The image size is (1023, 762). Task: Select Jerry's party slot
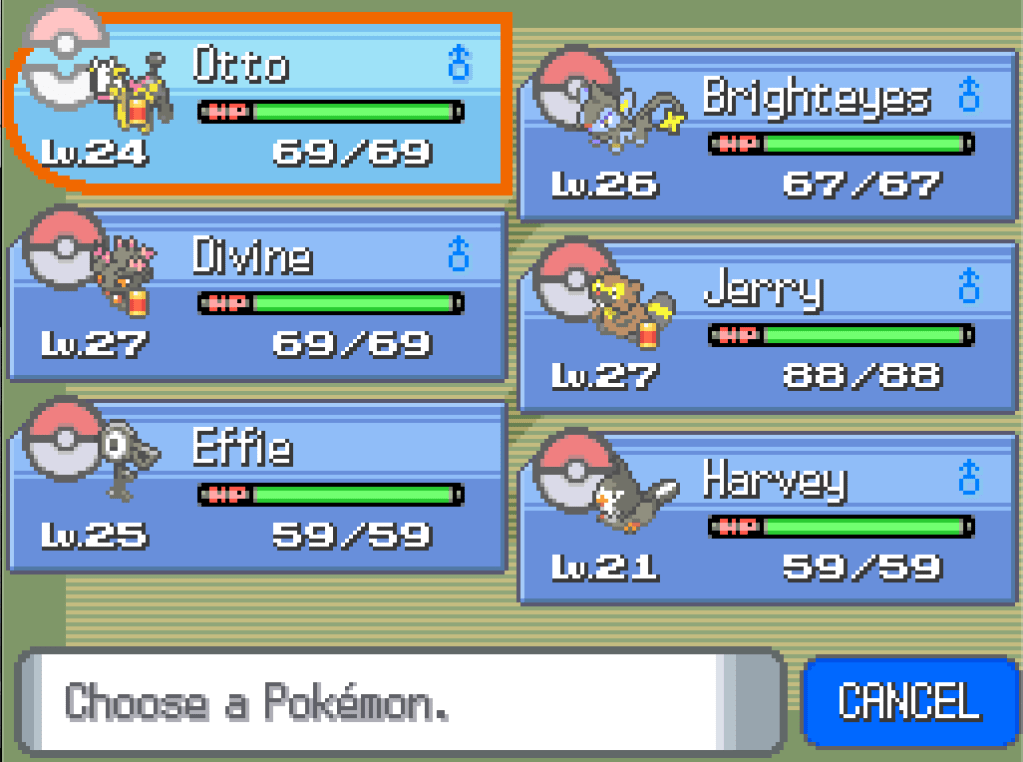tap(767, 328)
